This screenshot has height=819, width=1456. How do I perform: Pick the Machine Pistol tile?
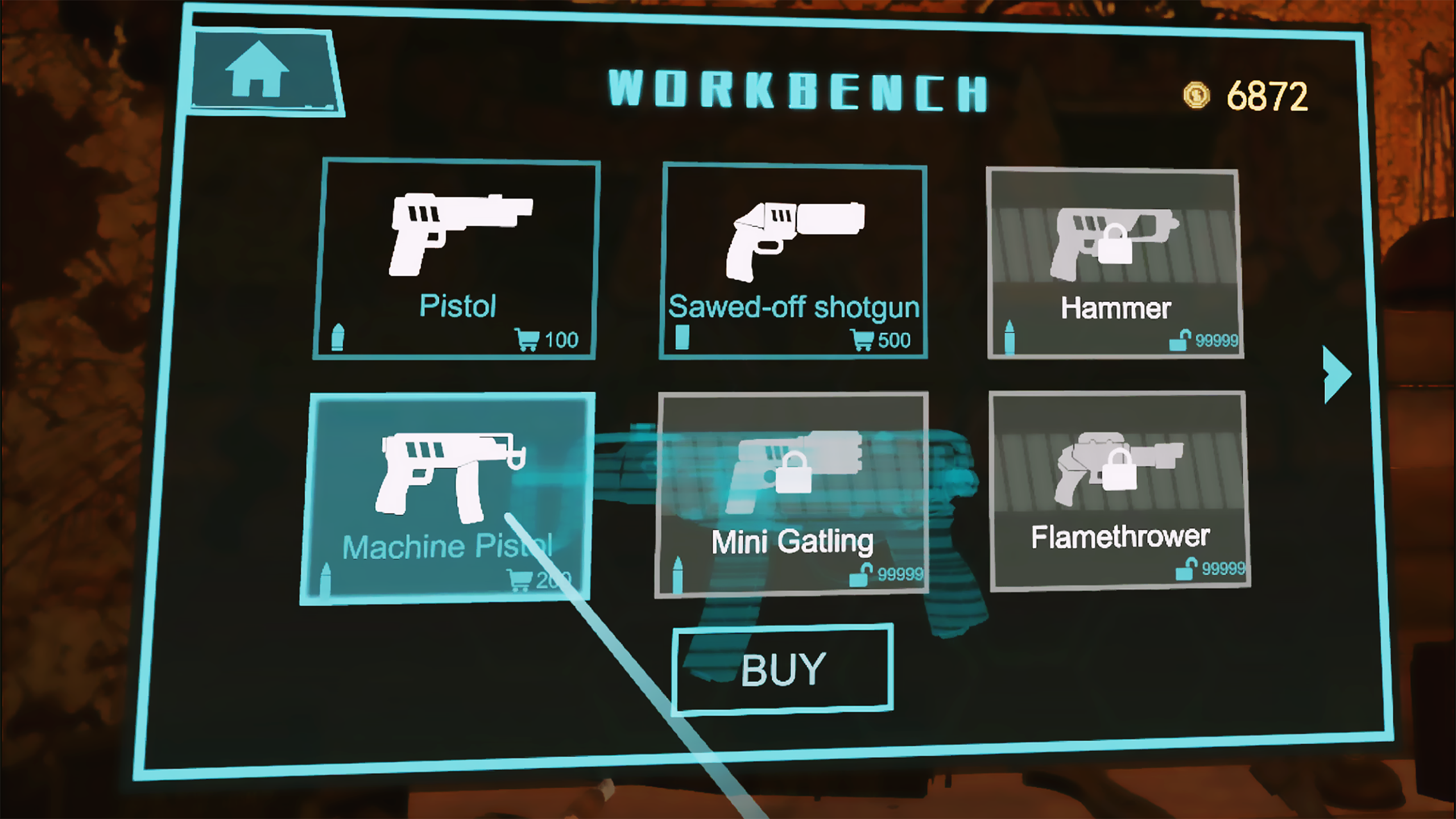[447, 498]
